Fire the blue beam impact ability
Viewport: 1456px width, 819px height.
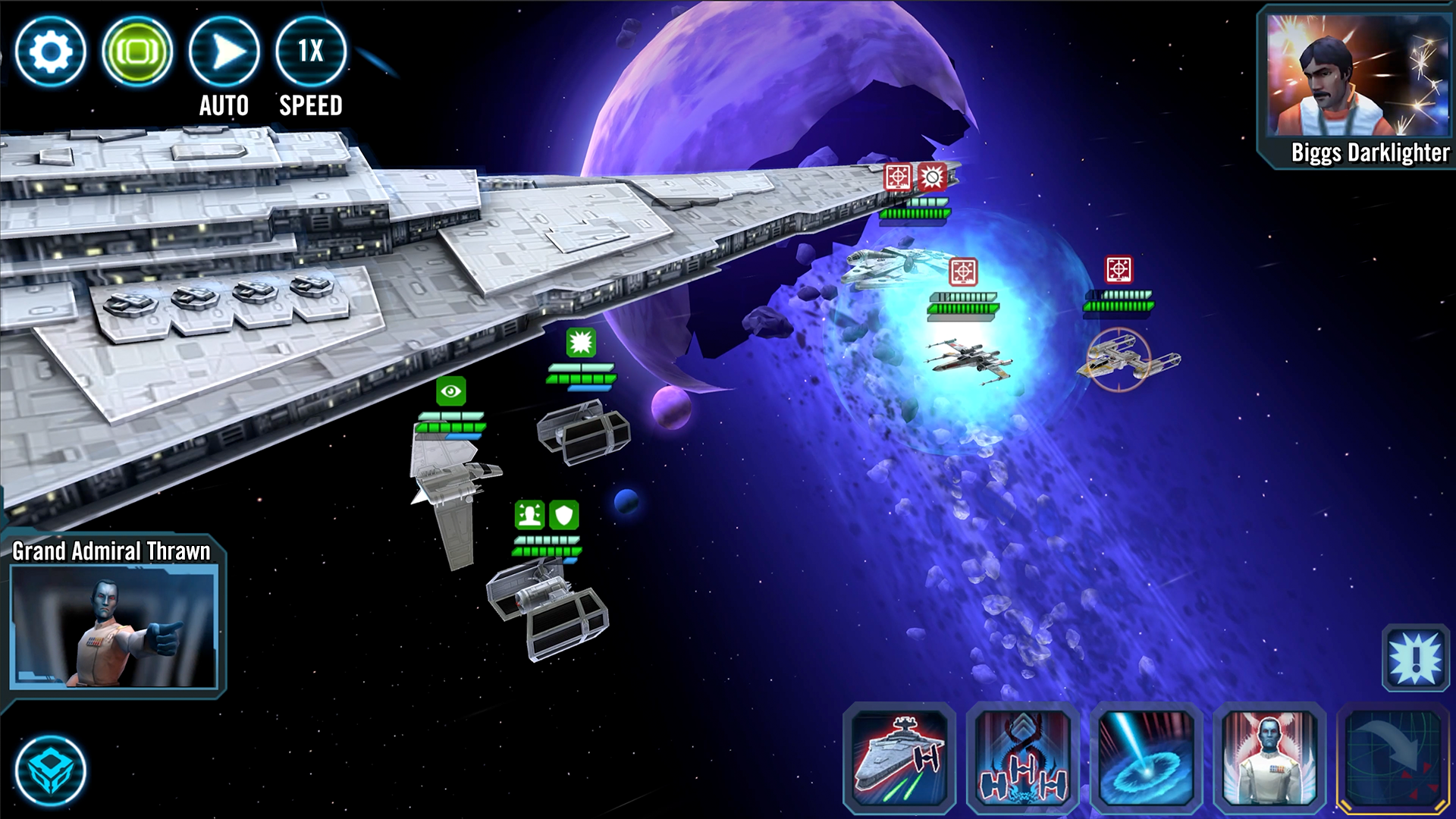coord(1147,758)
